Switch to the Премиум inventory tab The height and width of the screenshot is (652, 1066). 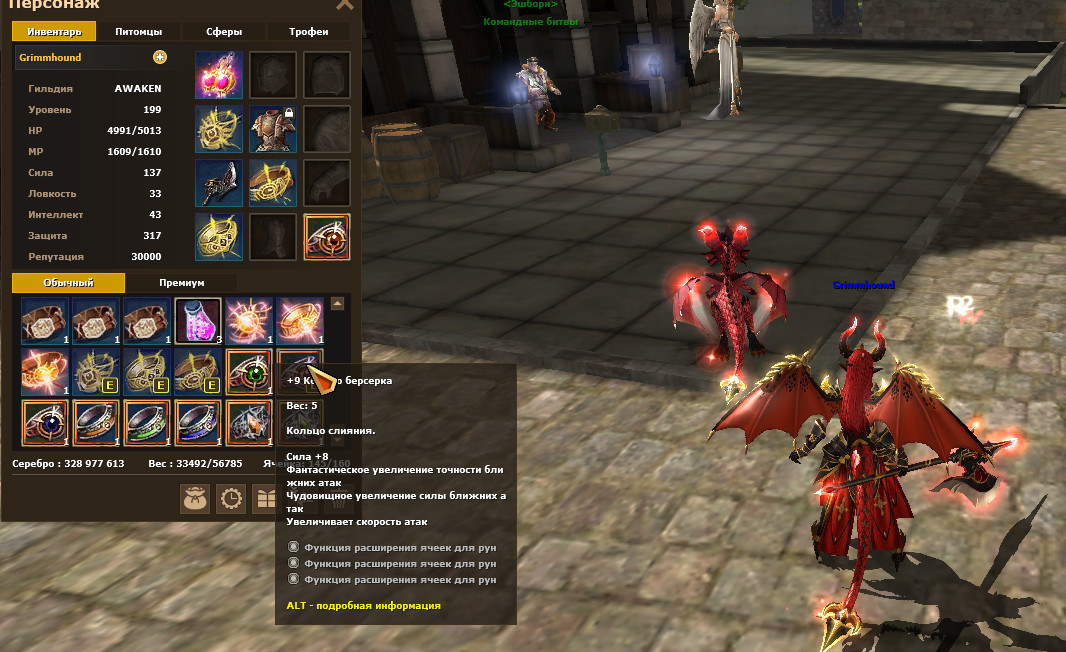181,283
